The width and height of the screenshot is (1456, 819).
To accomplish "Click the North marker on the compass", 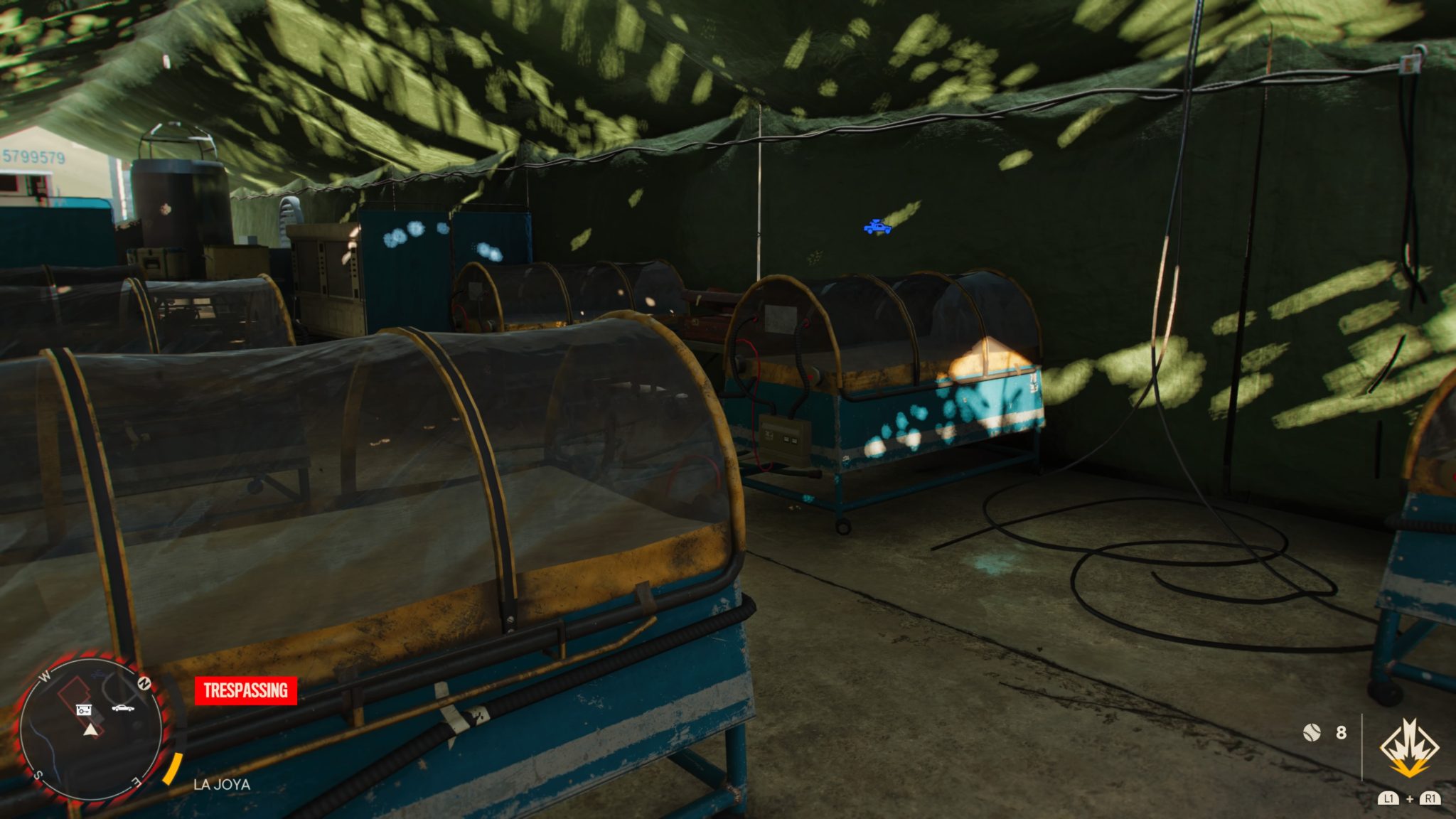I will click(144, 683).
